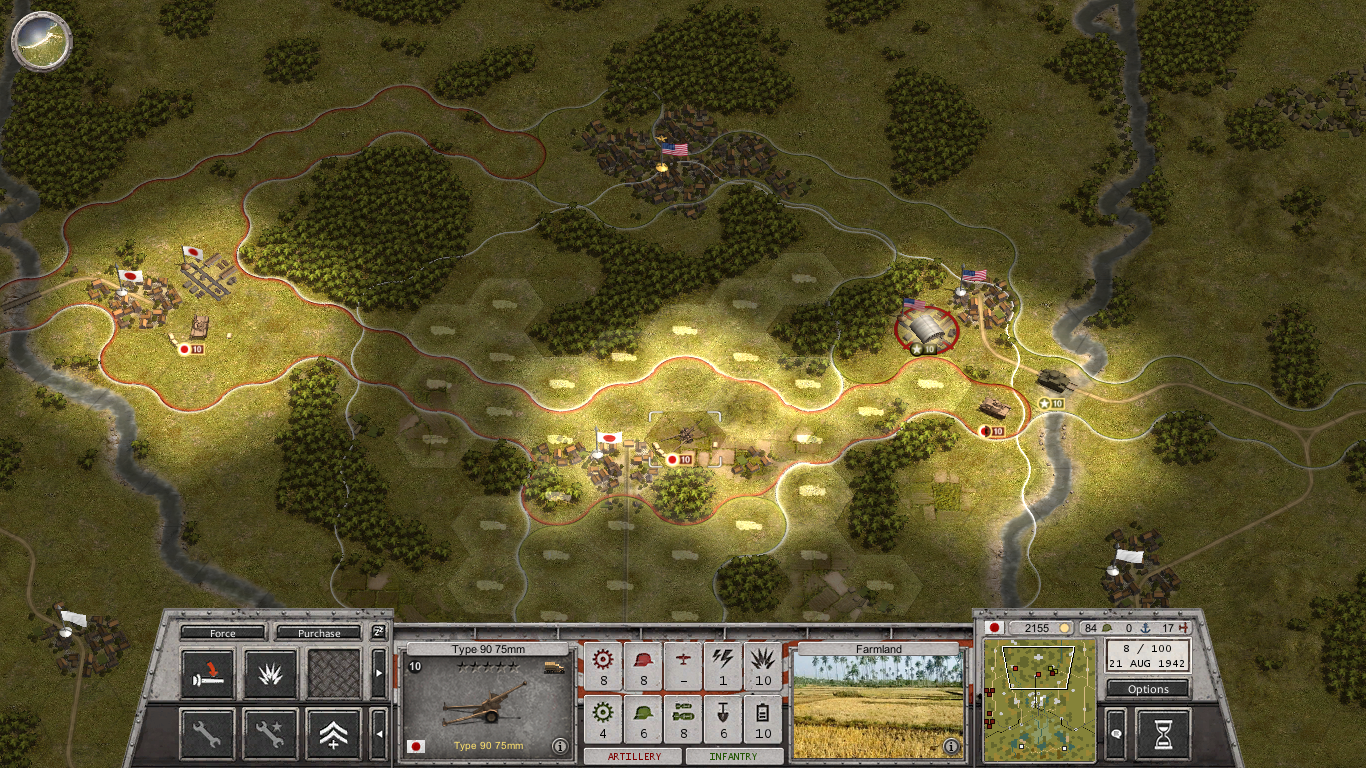1366x768 pixels.
Task: Put the unit to sleep with the Zz button
Action: pos(378,632)
